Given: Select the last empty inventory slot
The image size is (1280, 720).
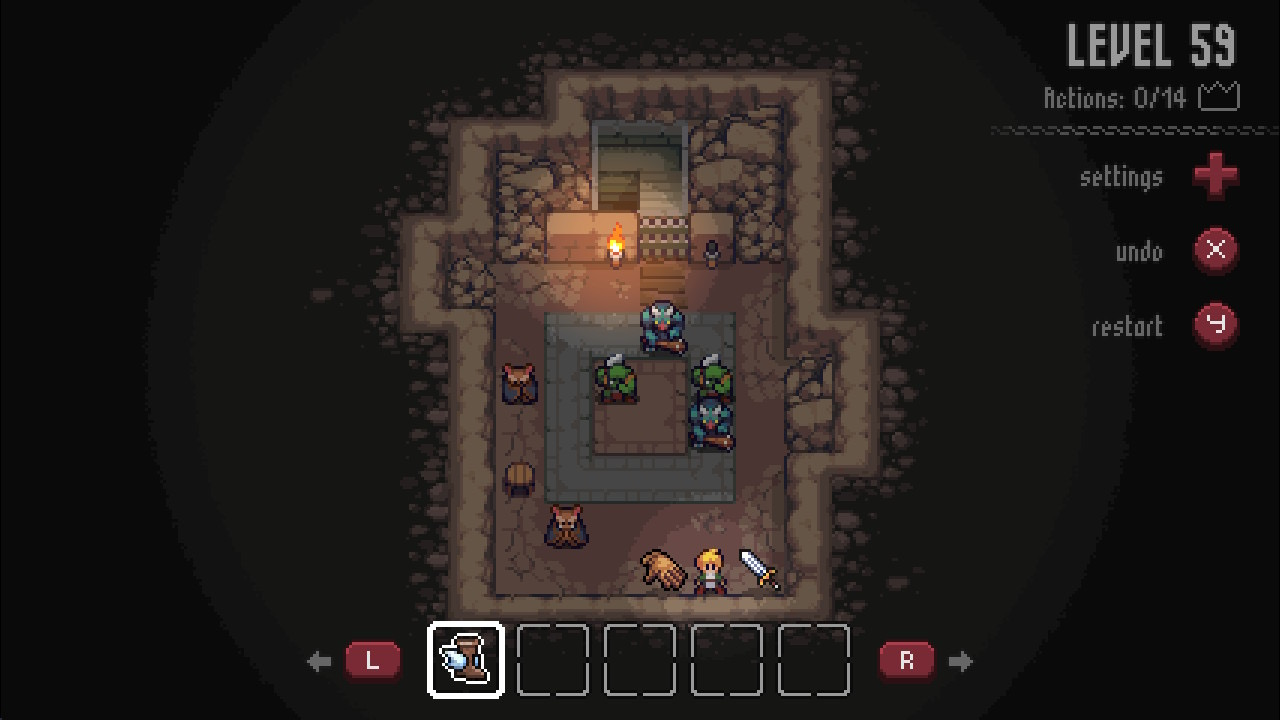Looking at the screenshot, I should 812,660.
